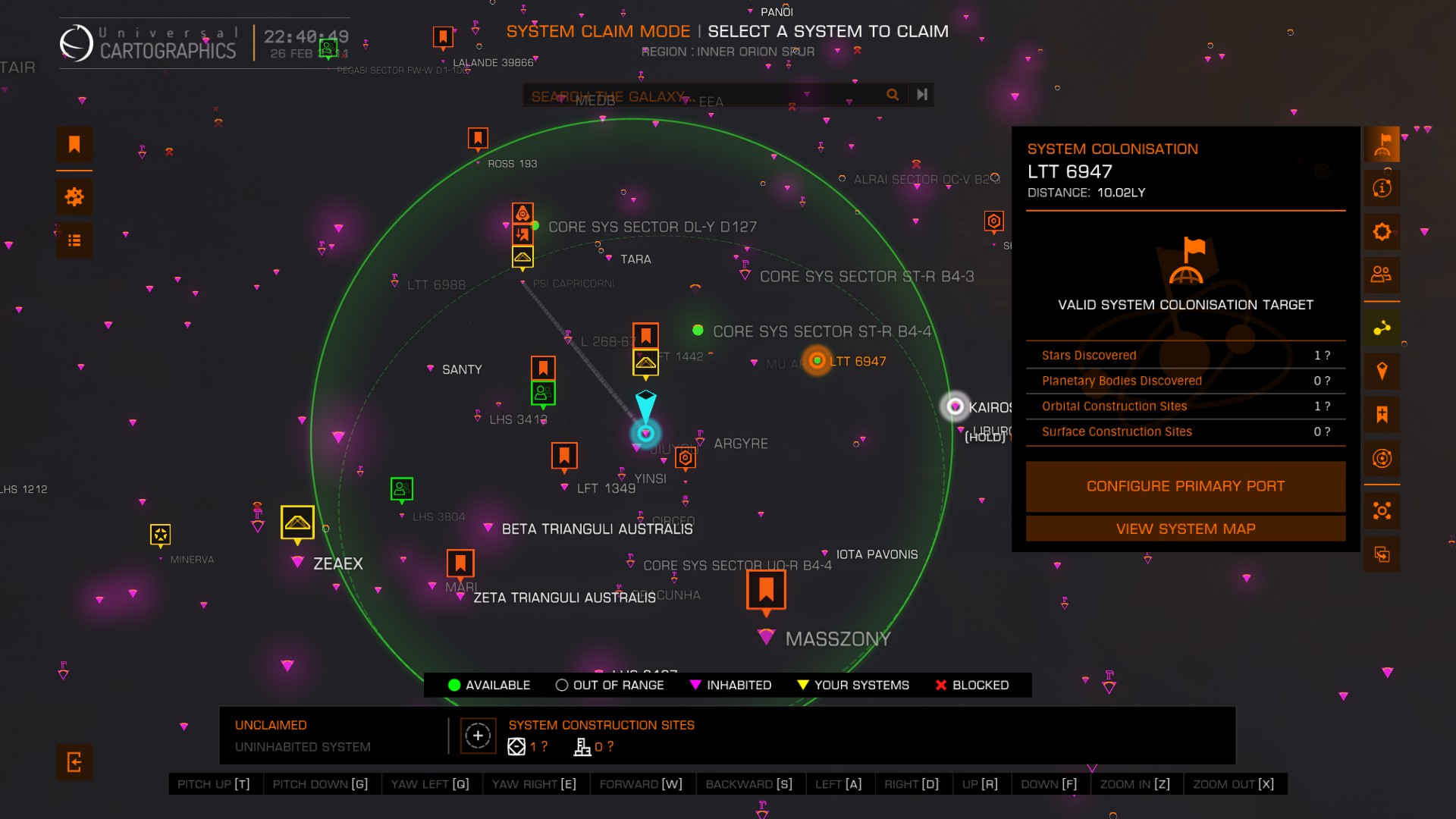1456x819 pixels.
Task: Open the list view icon on left sidebar
Action: (74, 240)
